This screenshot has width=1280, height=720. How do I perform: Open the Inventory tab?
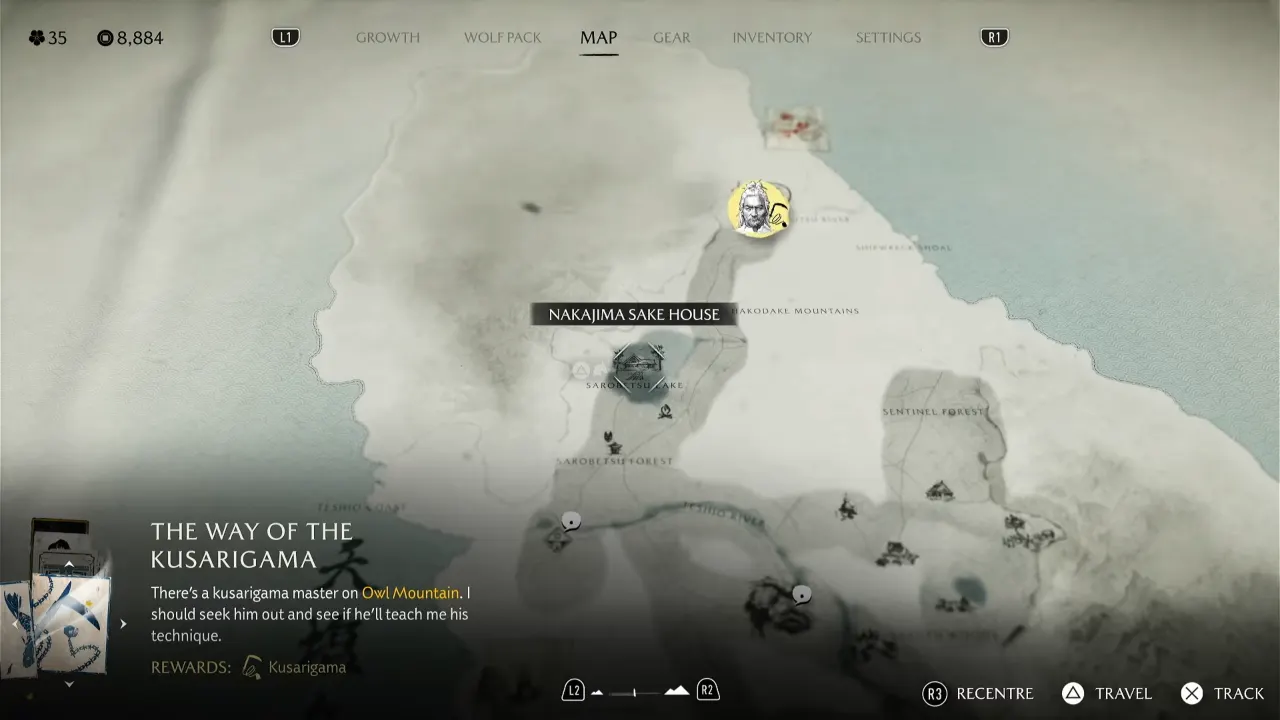(772, 38)
